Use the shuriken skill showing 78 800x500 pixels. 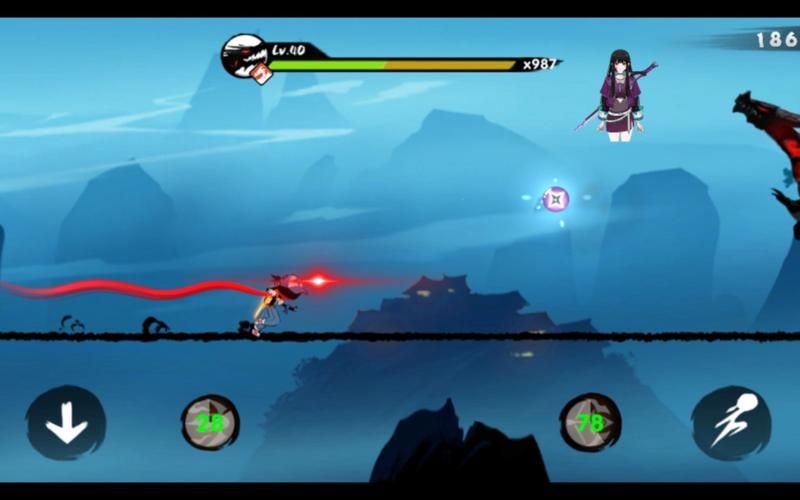coord(590,423)
